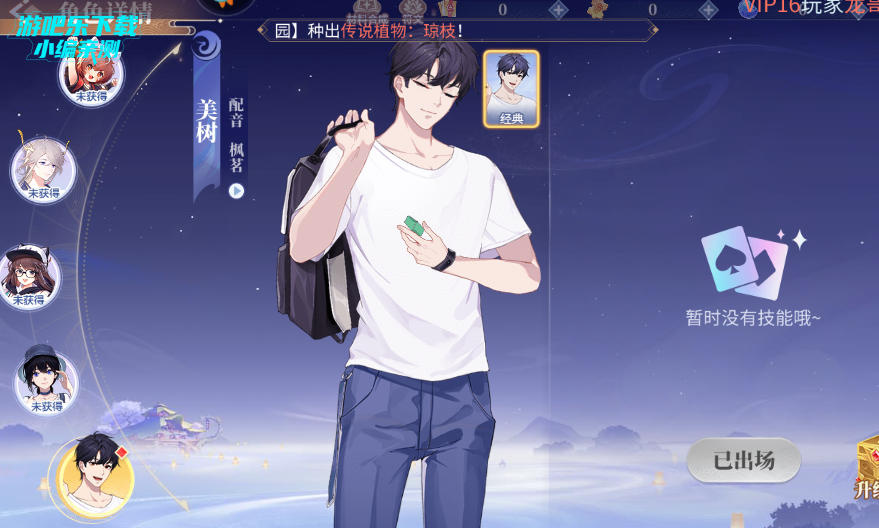Choose the 经典 skin thumbnail
Screen dimensions: 879x528
[x=511, y=89]
